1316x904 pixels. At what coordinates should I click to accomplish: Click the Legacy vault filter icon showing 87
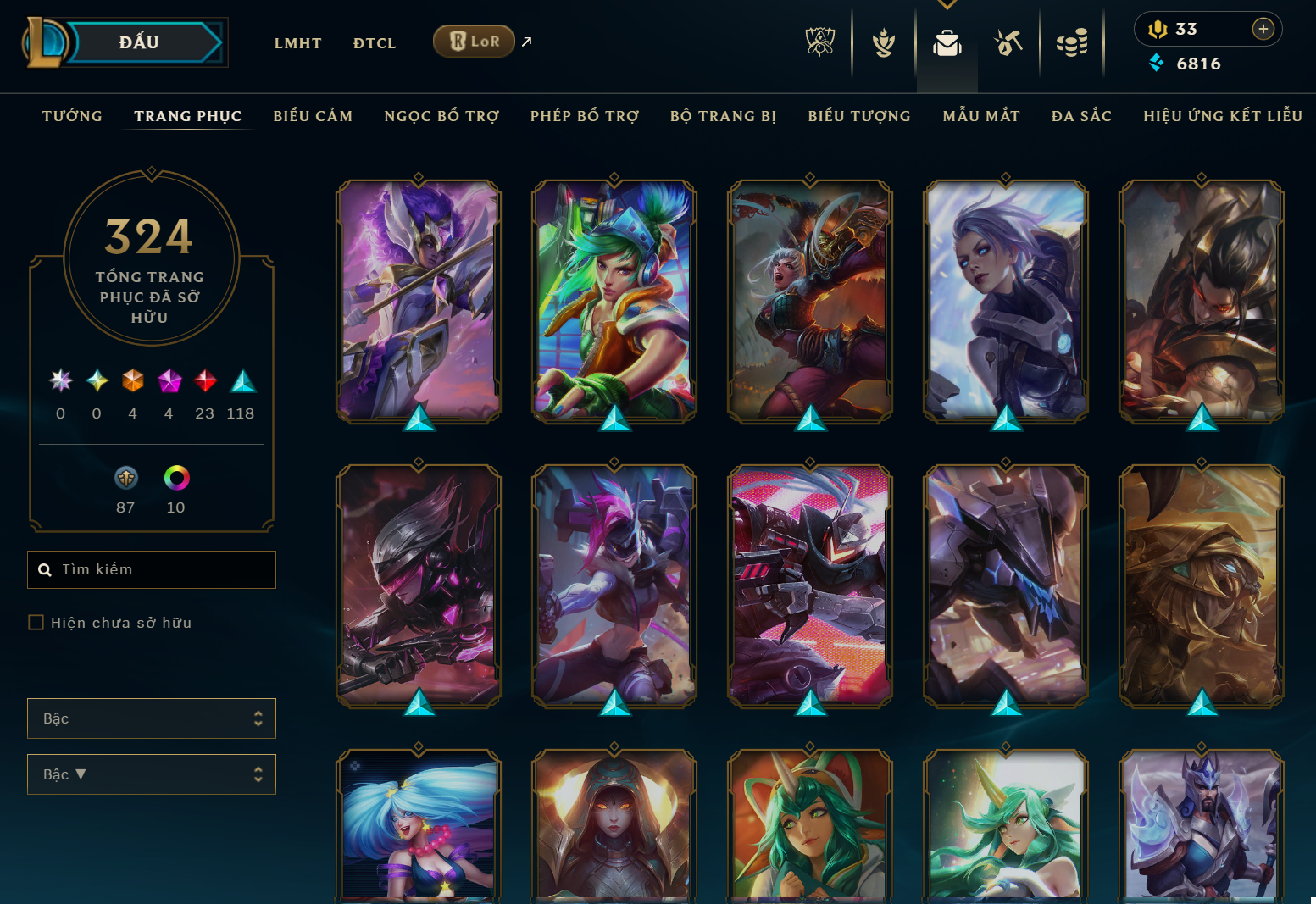pos(125,477)
